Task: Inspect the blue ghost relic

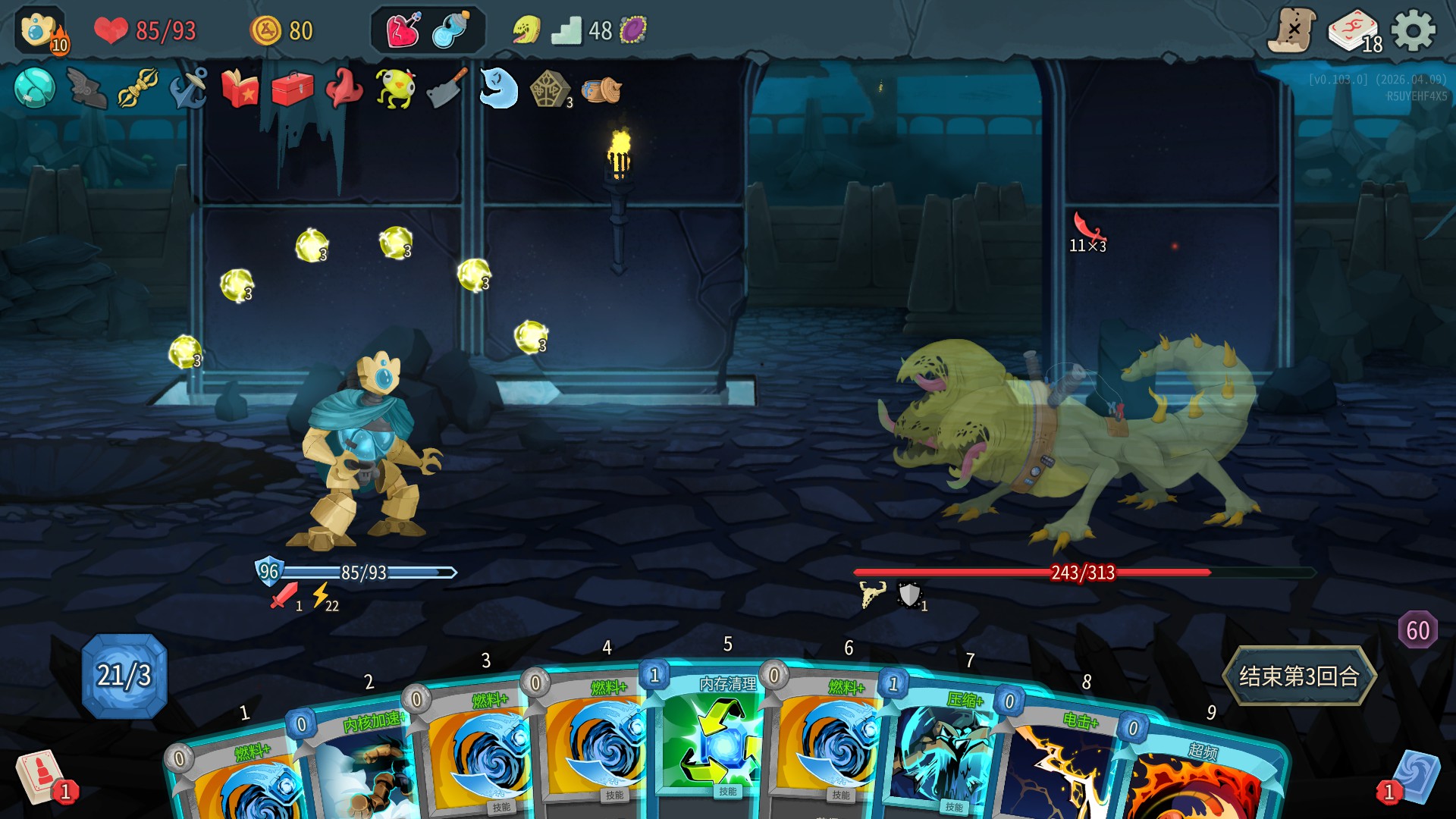Action: click(x=498, y=89)
